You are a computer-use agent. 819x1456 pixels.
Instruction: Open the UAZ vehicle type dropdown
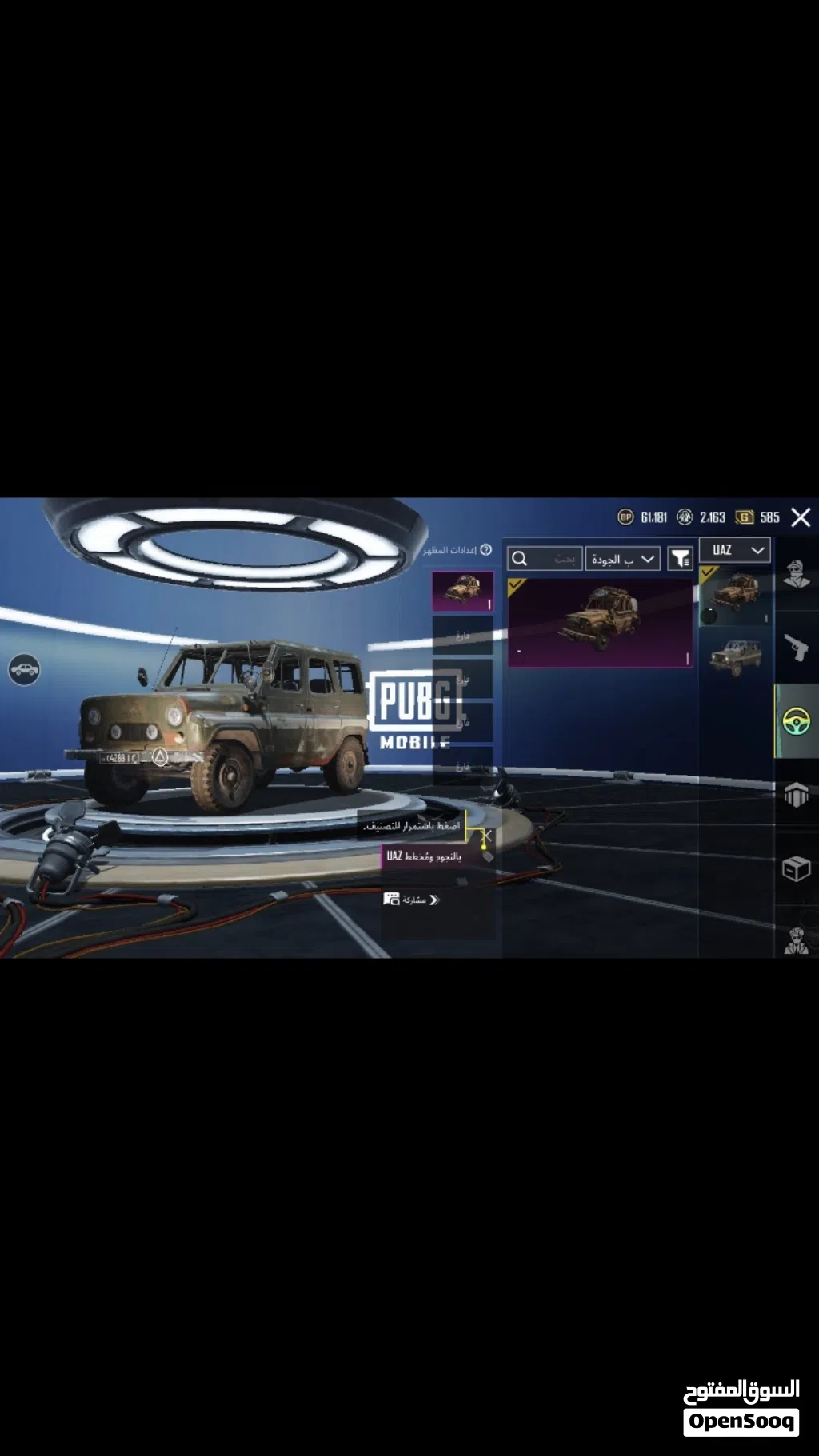(735, 550)
